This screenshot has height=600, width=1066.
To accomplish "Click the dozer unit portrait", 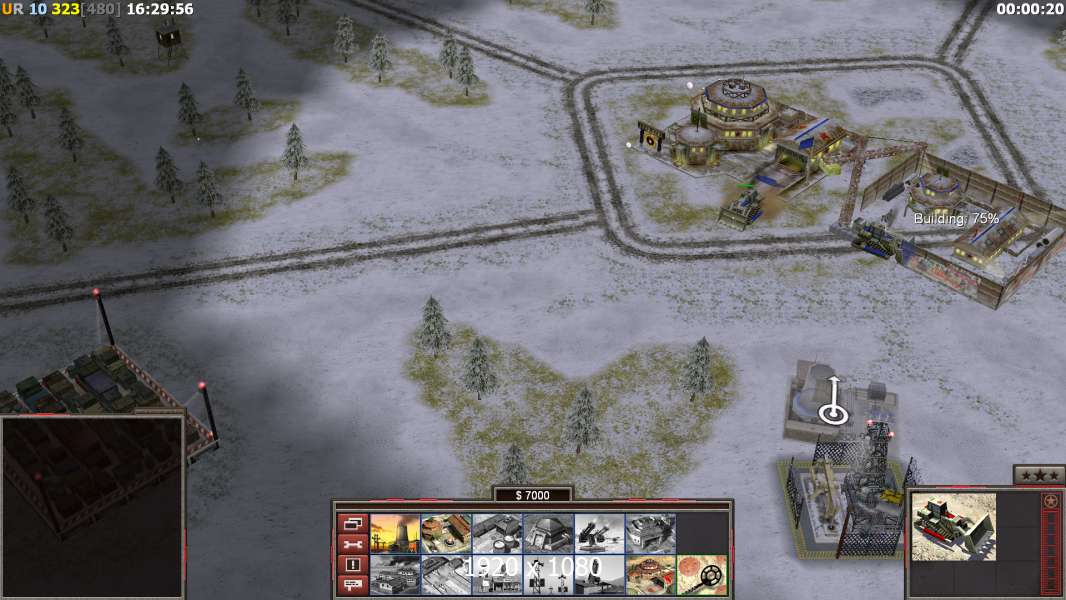I will coord(954,526).
